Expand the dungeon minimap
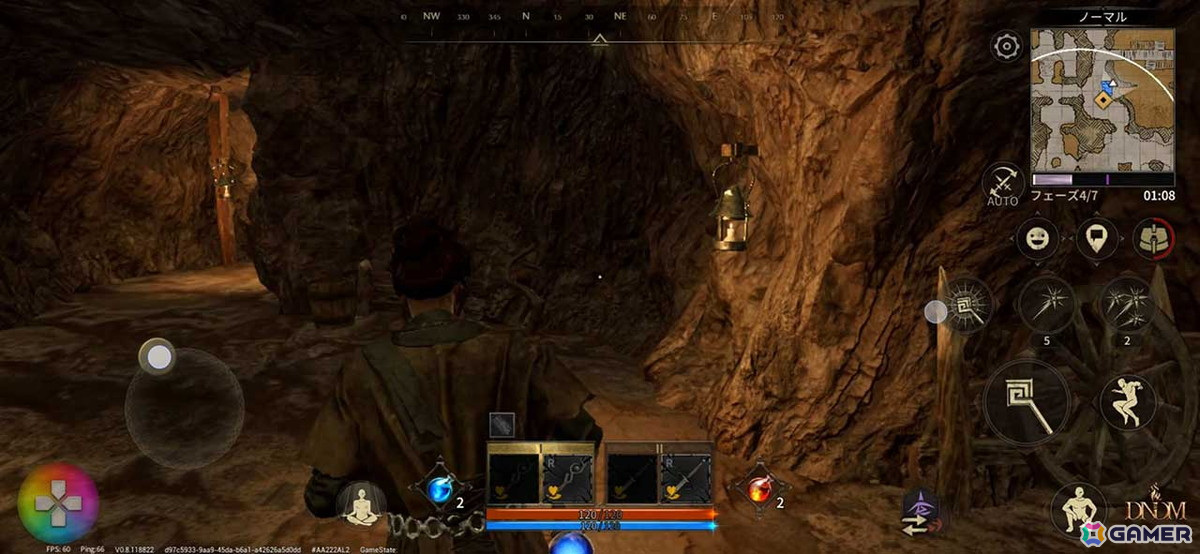The image size is (1200, 554). pos(1102,100)
